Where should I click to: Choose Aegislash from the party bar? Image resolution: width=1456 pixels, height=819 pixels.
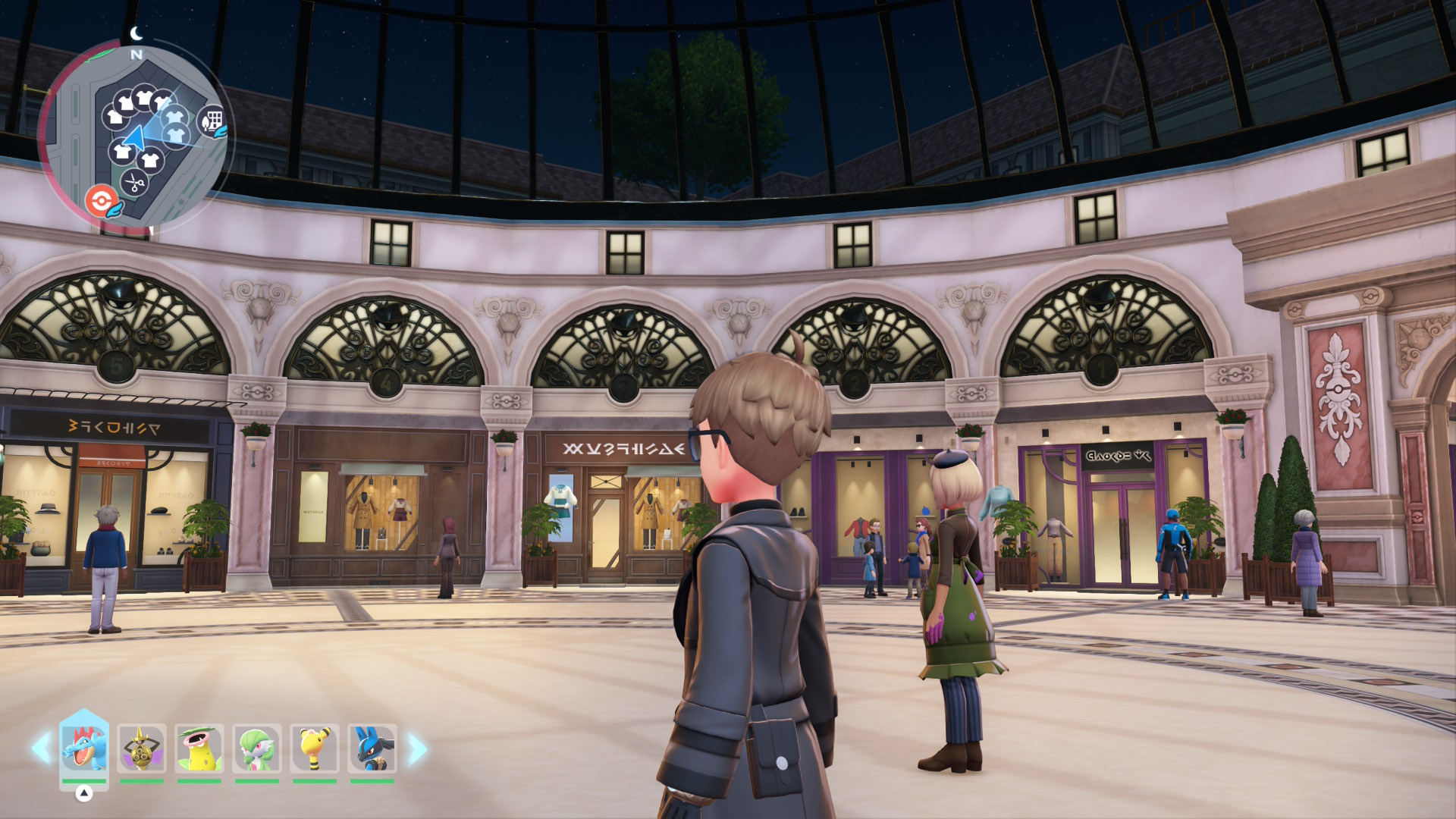coord(142,748)
